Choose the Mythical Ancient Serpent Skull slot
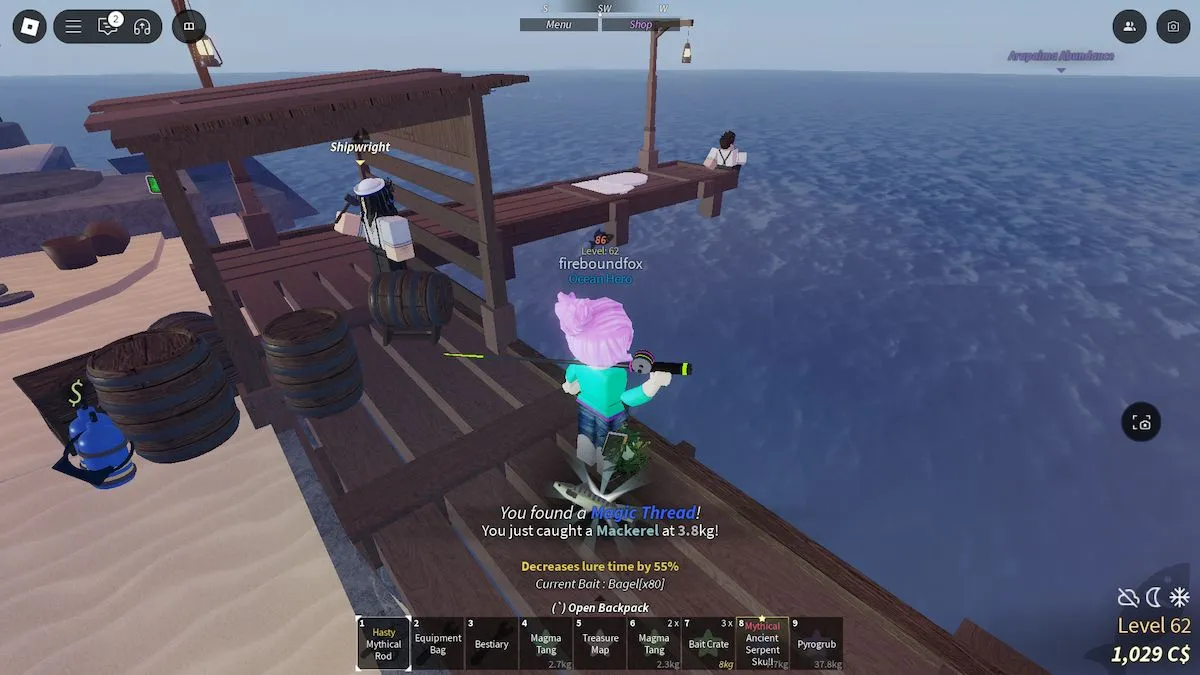1200x675 pixels. [762, 643]
